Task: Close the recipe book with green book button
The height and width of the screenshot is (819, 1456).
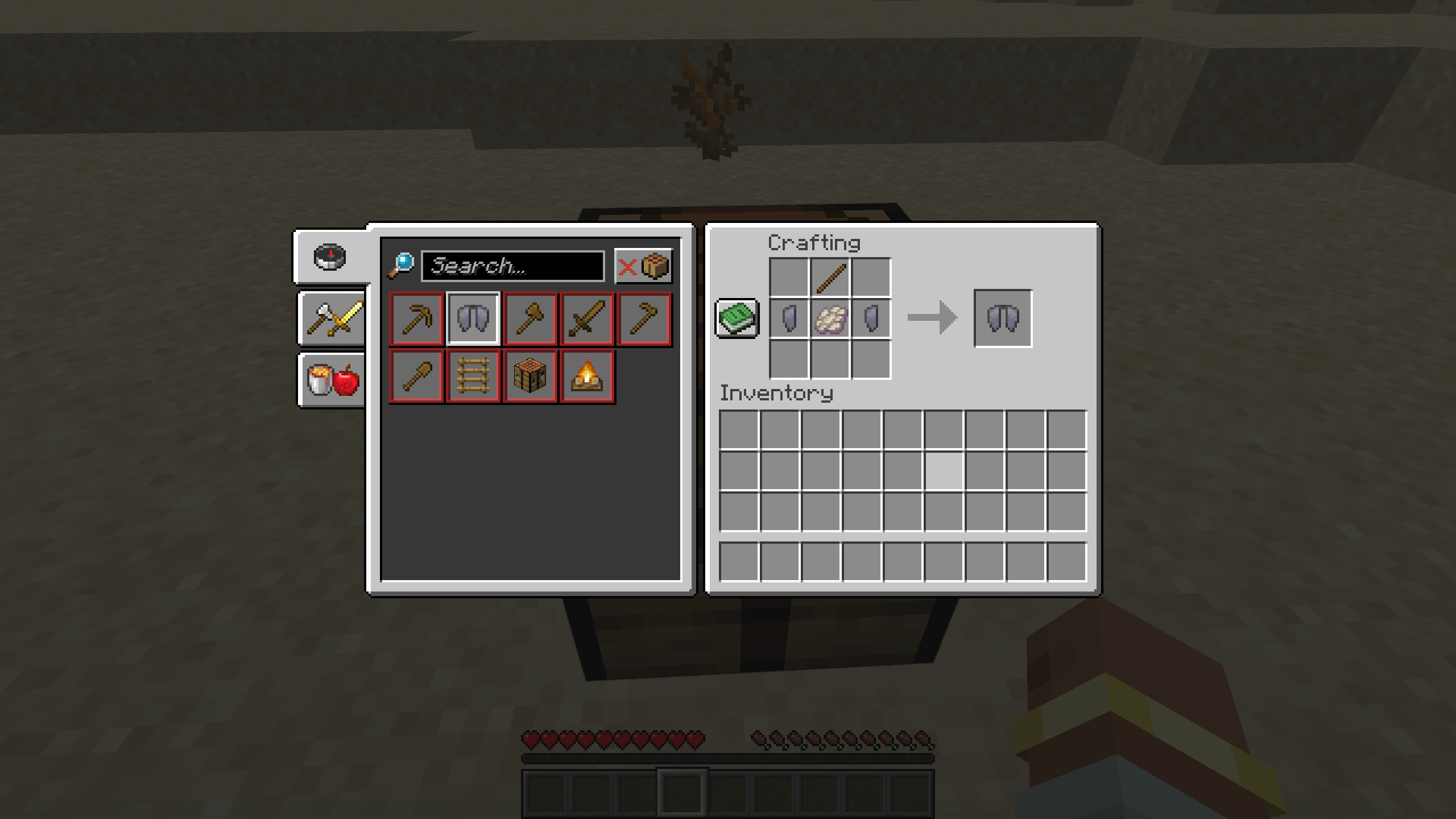Action: pos(737,317)
